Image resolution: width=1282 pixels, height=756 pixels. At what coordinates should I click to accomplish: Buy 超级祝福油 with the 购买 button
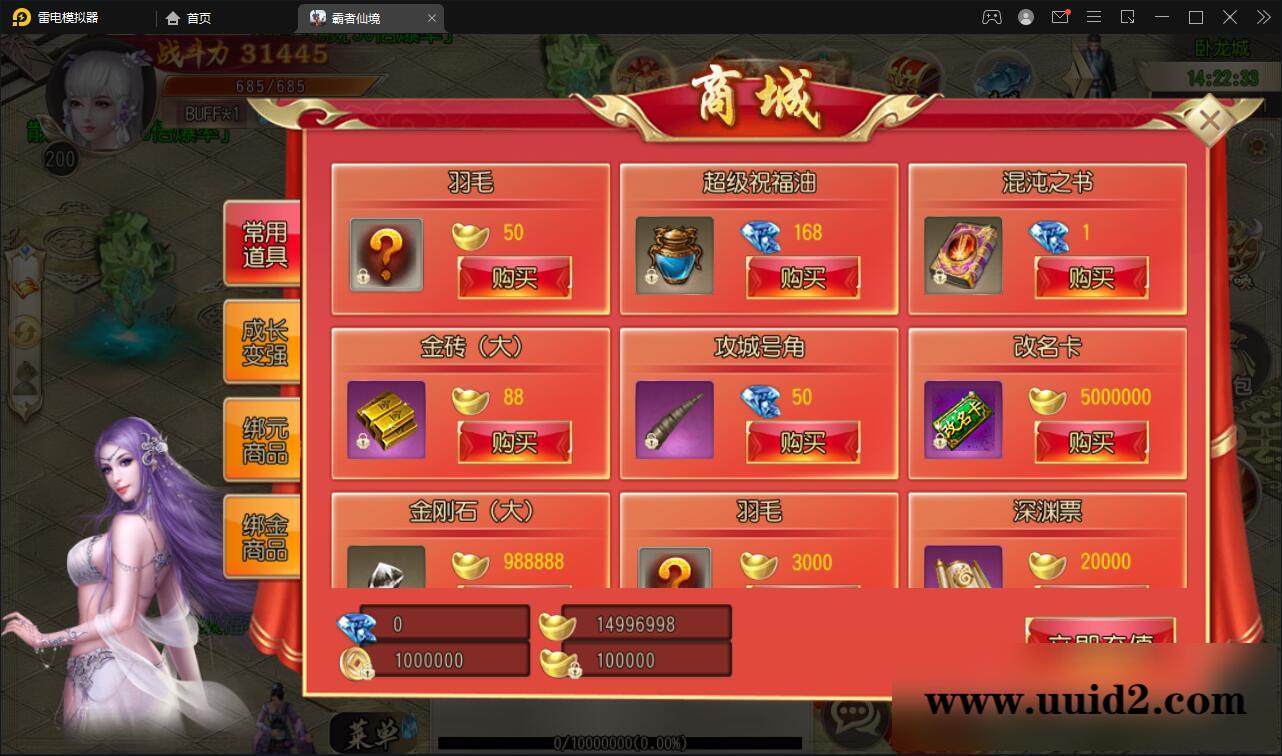802,279
